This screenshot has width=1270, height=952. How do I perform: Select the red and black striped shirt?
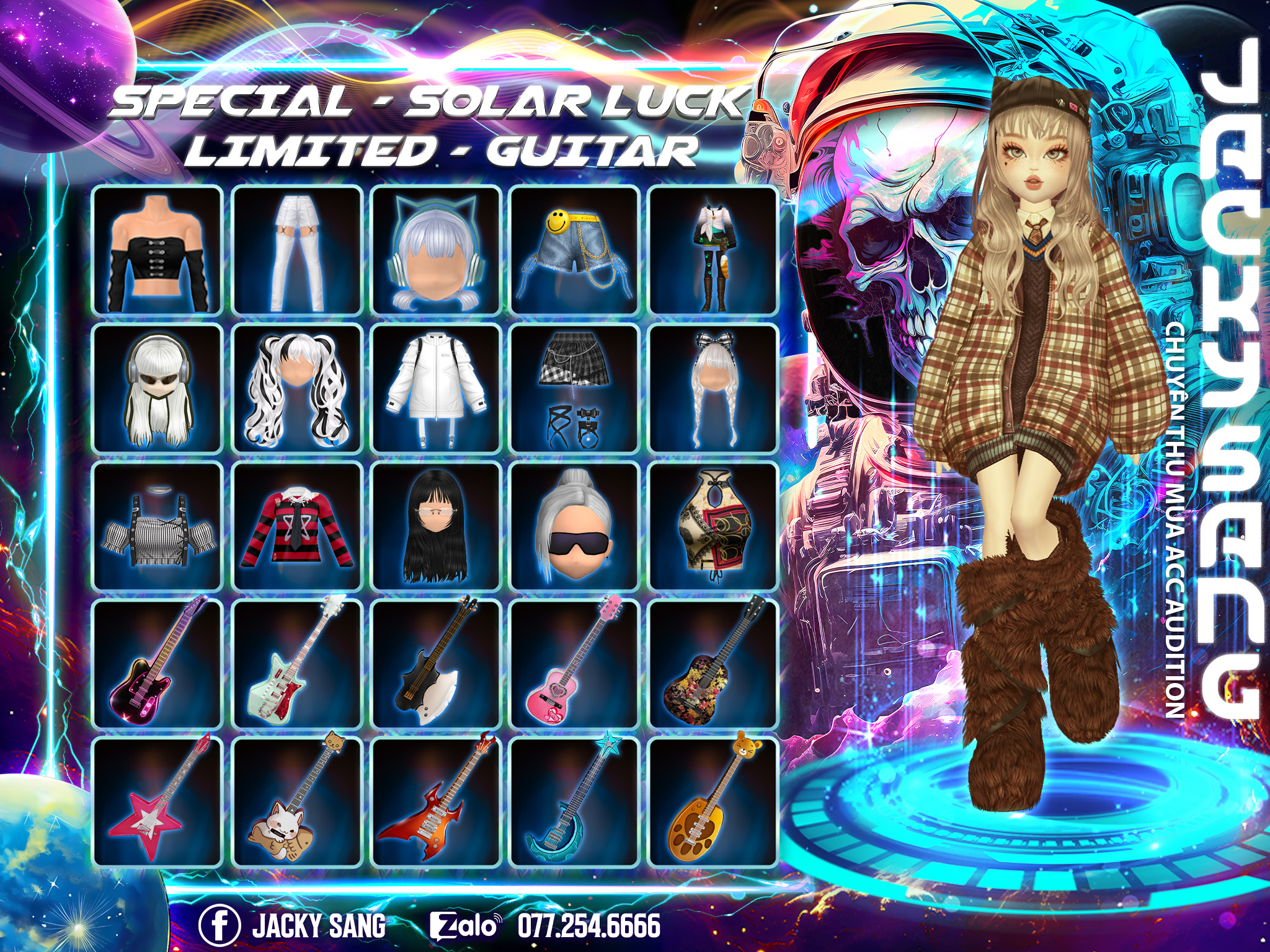pyautogui.click(x=297, y=526)
